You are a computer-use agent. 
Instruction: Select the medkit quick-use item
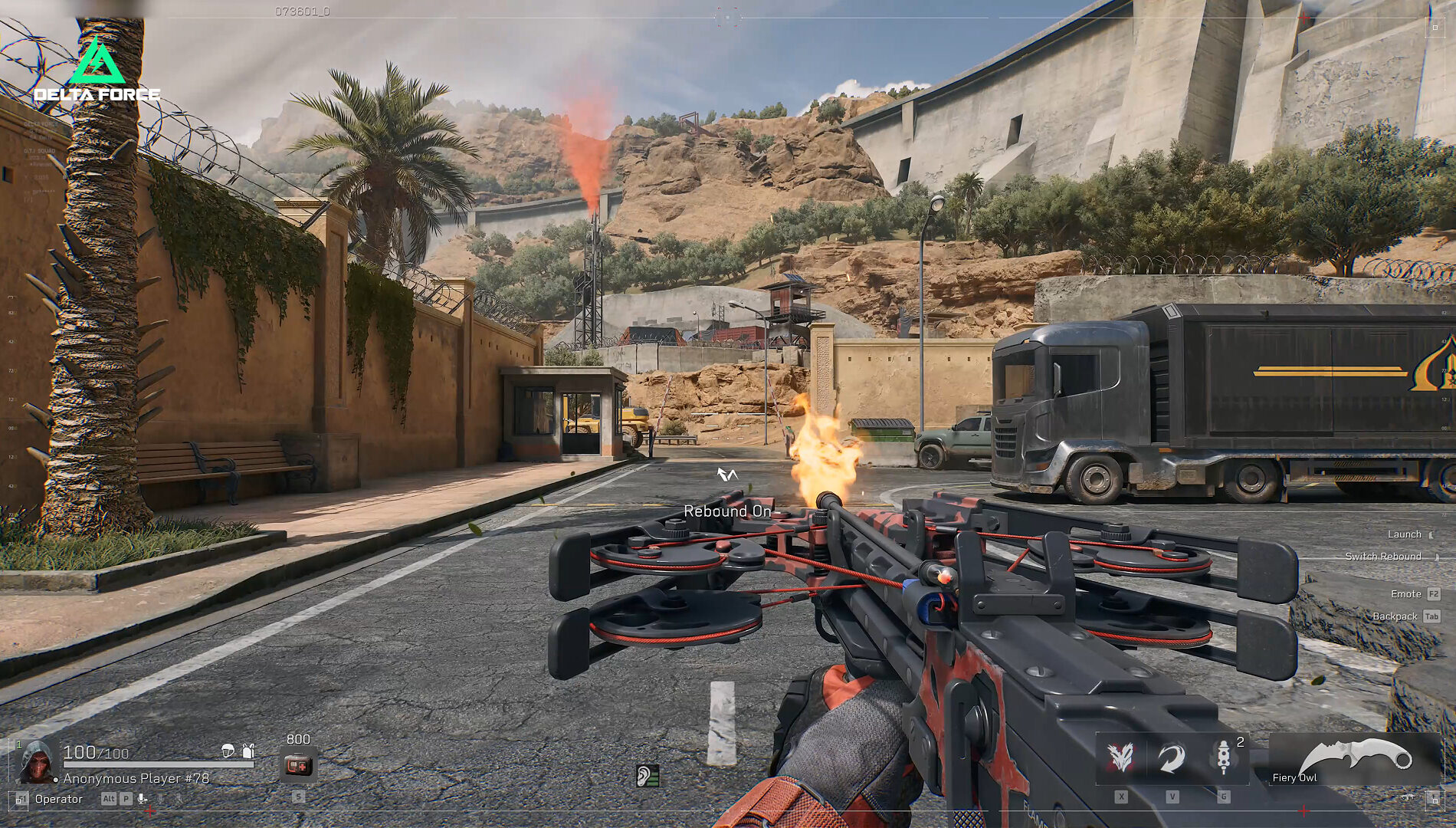(x=297, y=761)
